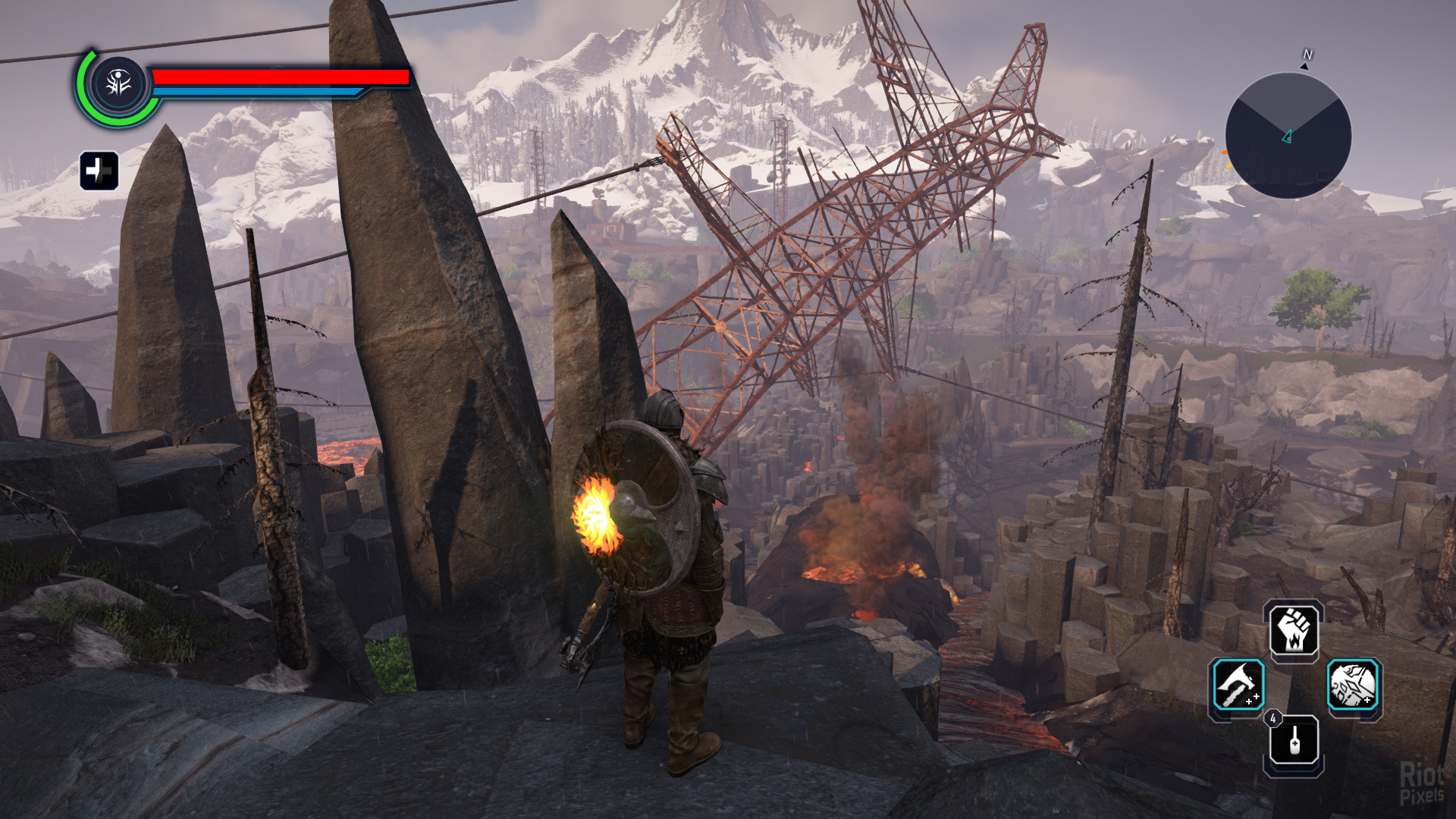Click the eye-and-tree faction emblem portrait
Viewport: 1456px width, 819px height.
coord(119,84)
